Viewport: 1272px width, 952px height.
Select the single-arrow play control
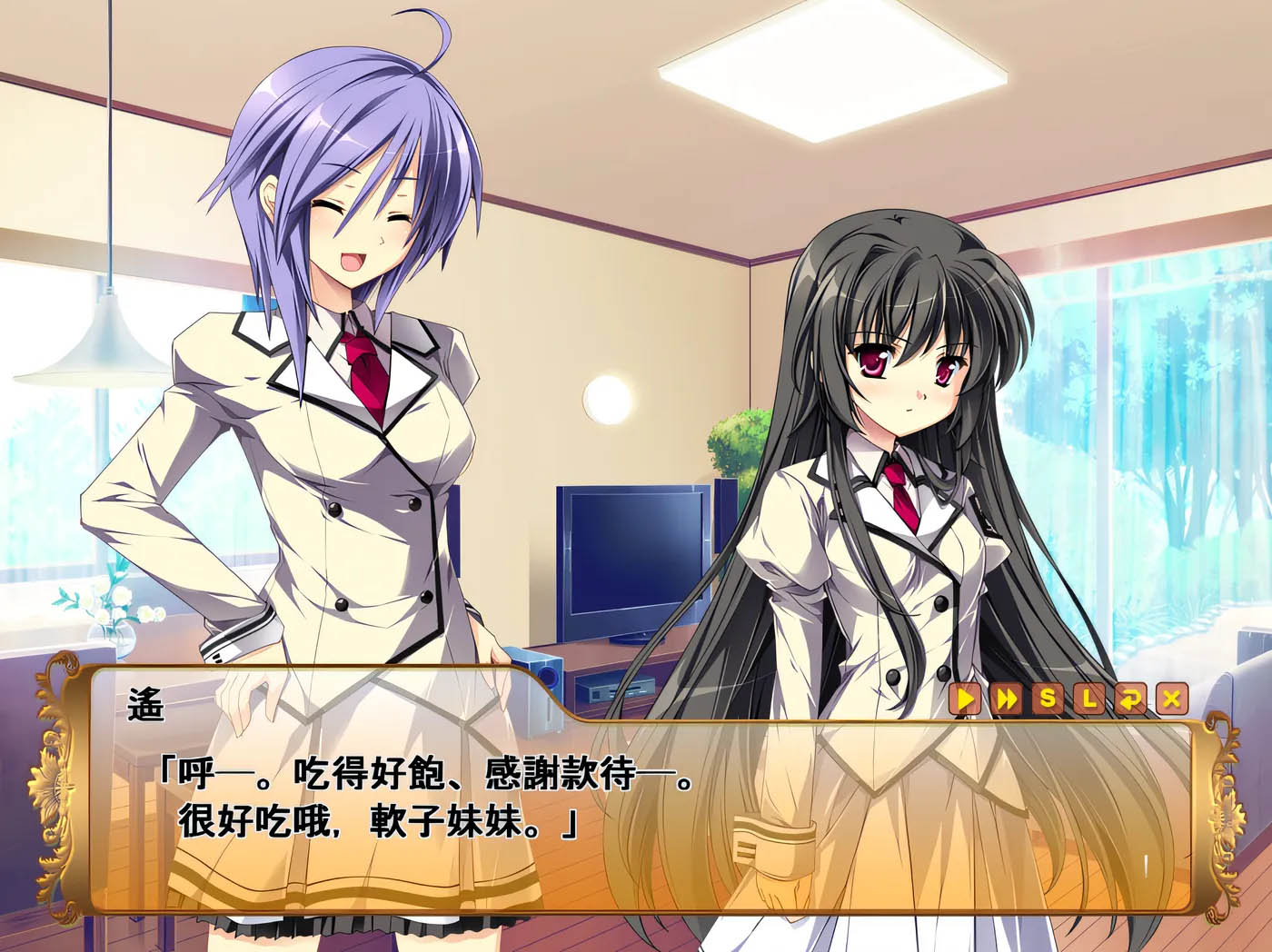click(965, 699)
